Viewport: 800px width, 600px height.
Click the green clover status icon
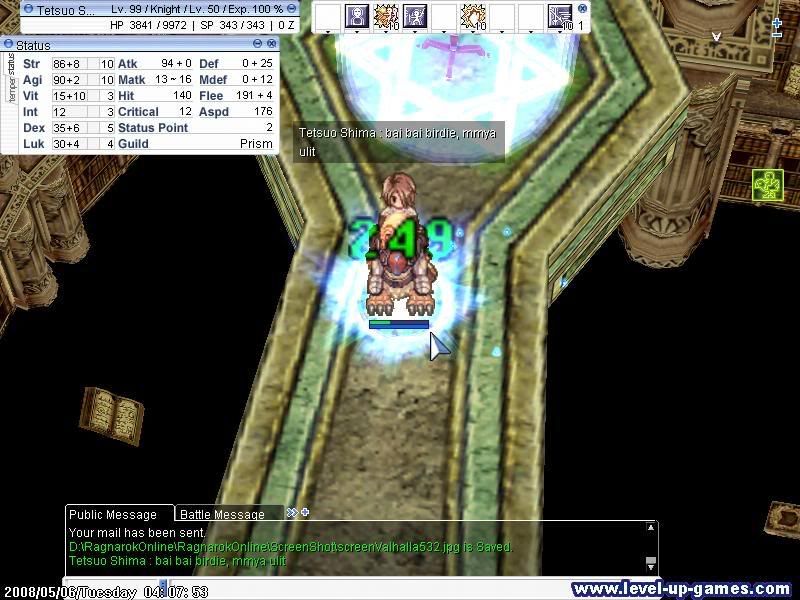pyautogui.click(x=767, y=185)
